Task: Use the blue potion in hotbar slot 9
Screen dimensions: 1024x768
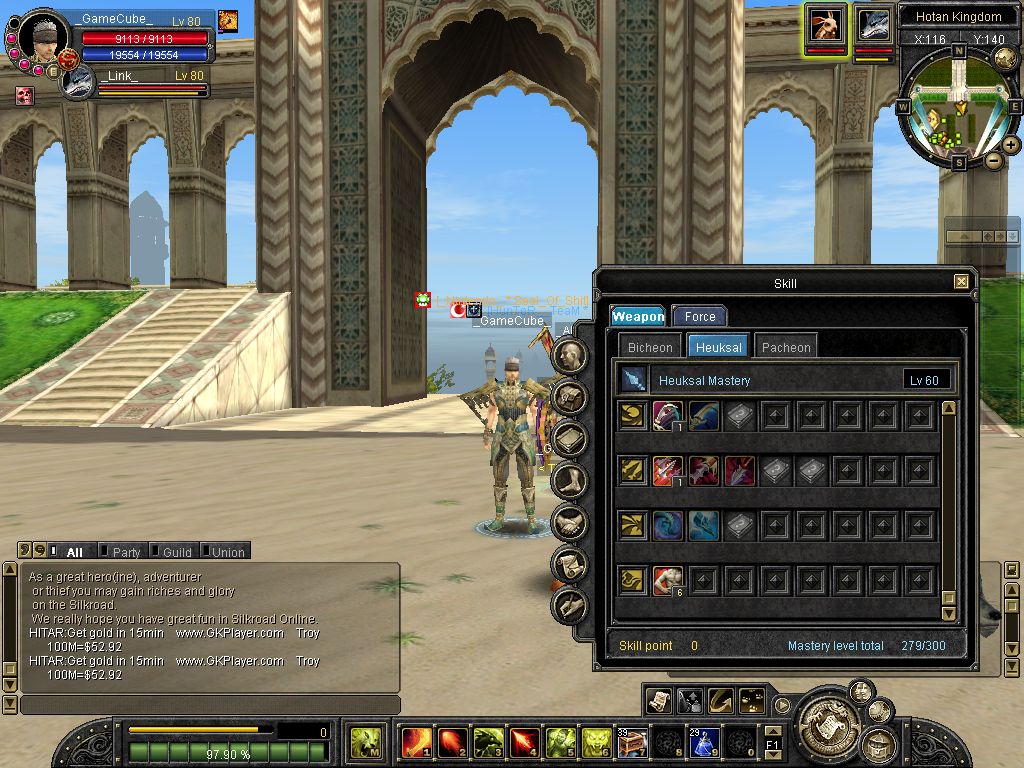Action: pyautogui.click(x=704, y=742)
